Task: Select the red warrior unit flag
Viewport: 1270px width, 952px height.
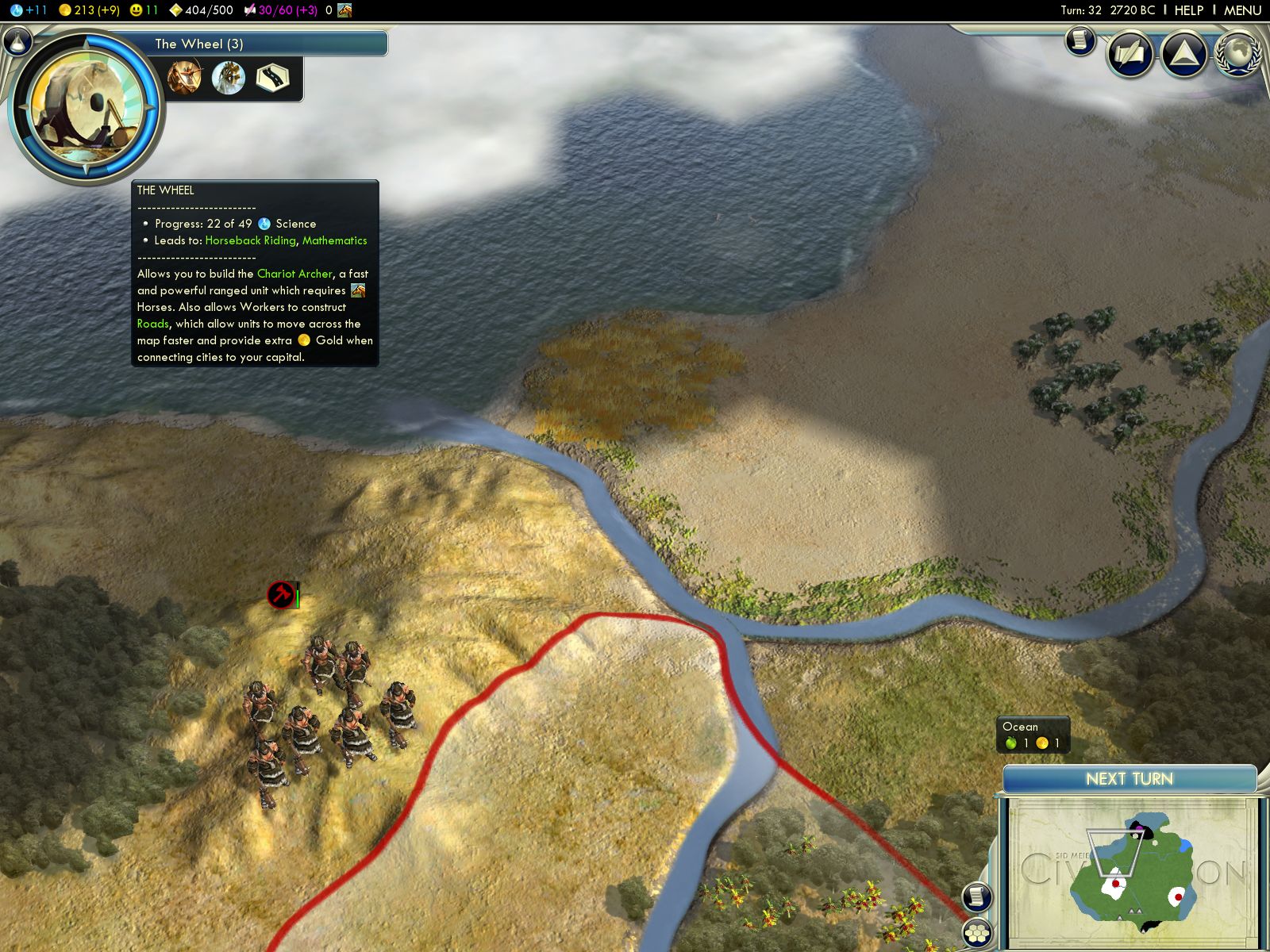Action: point(280,594)
